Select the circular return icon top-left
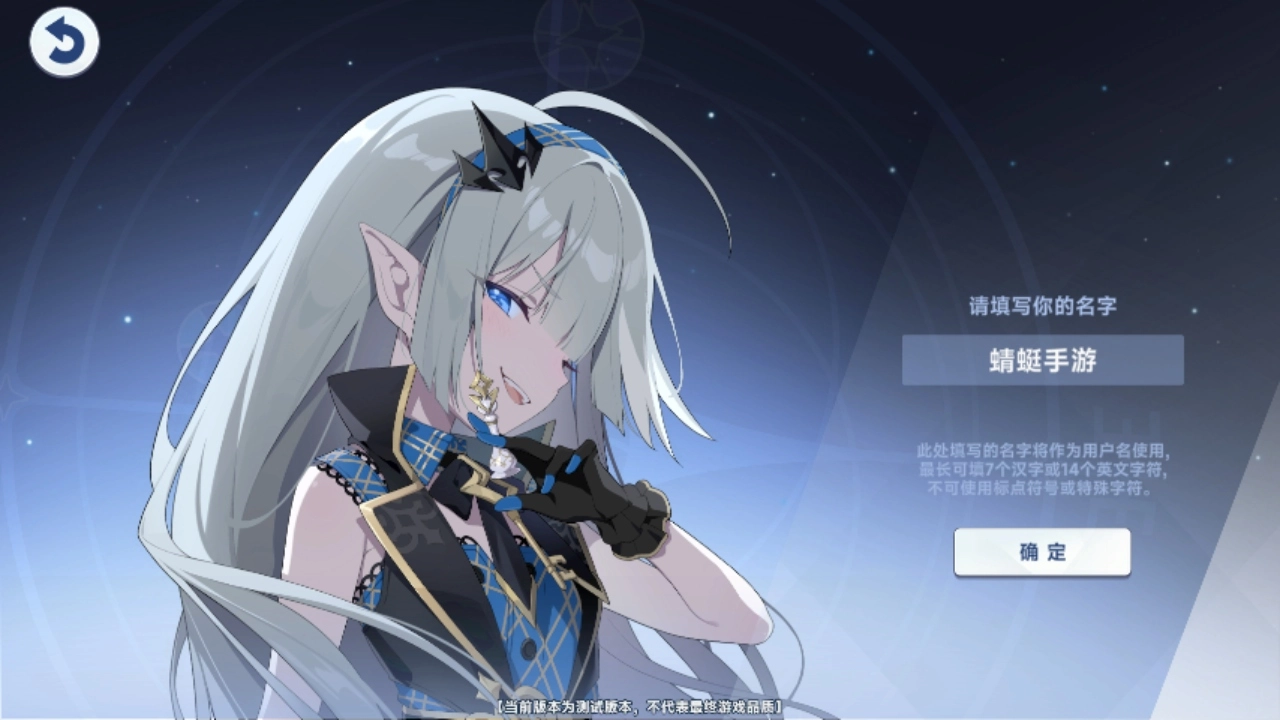 tap(62, 42)
